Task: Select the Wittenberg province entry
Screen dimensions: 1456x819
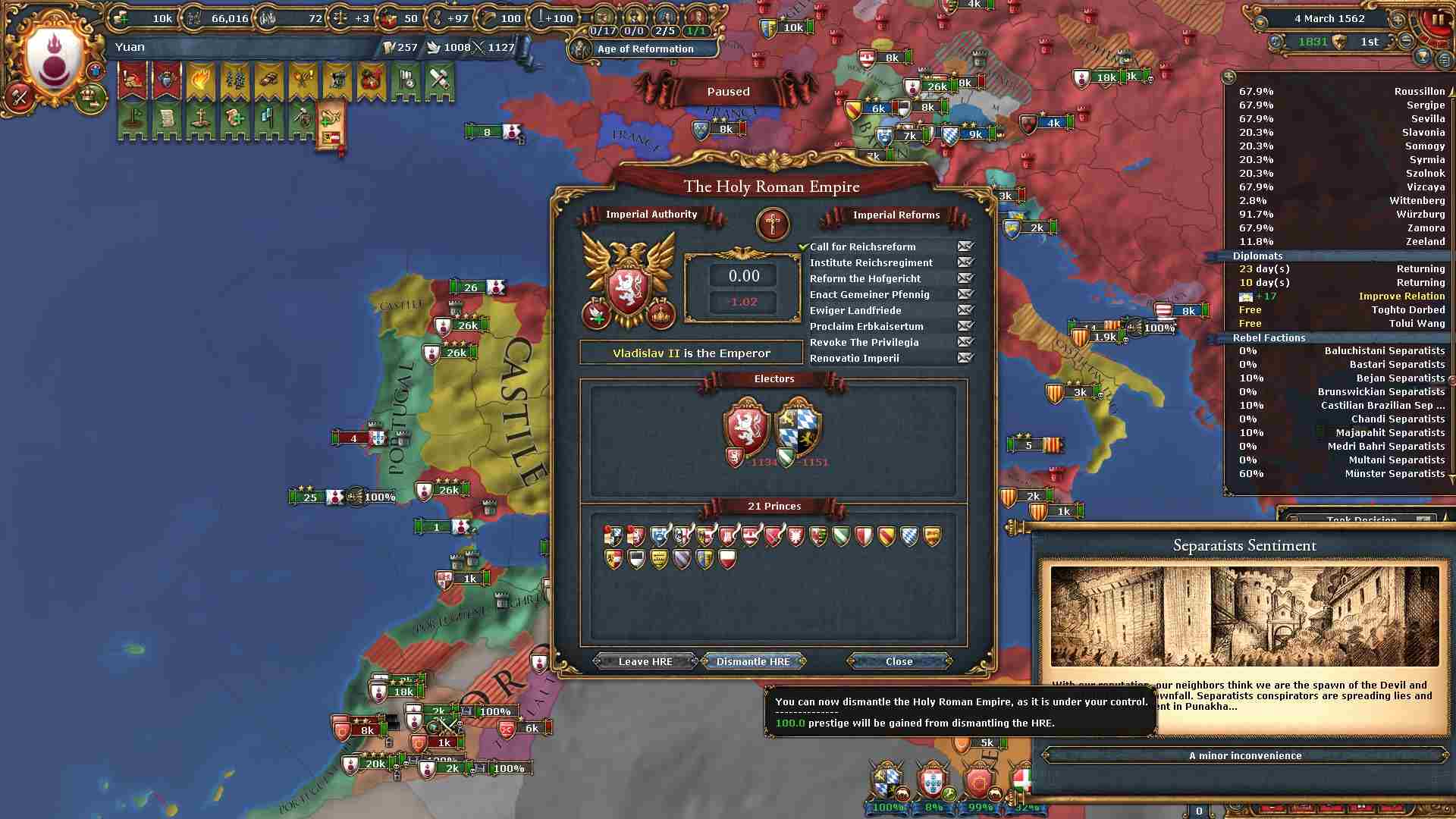Action: pos(1417,200)
